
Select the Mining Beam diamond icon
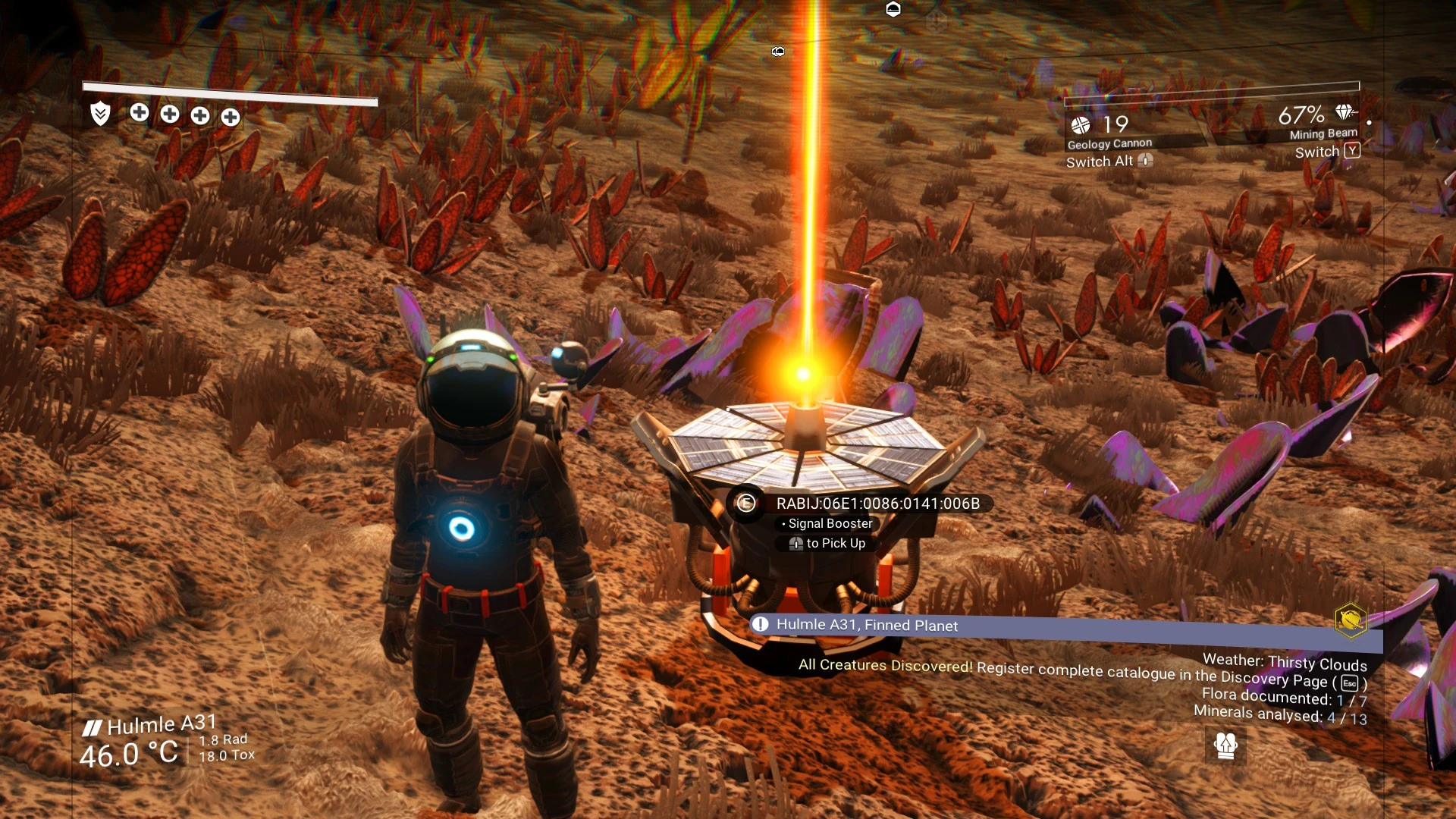coord(1345,113)
